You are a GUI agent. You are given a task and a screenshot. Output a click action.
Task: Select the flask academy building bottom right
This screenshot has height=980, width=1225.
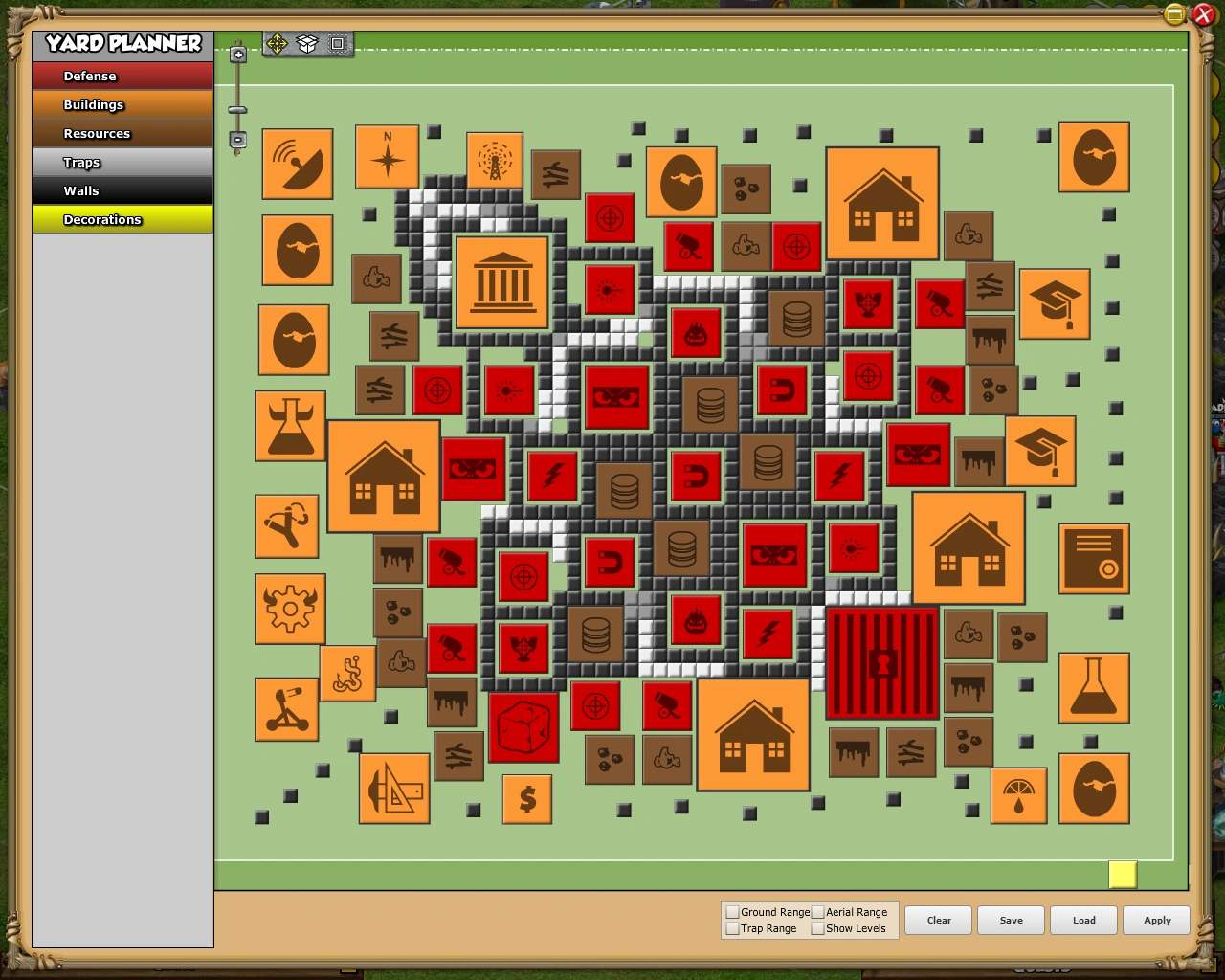(1094, 688)
